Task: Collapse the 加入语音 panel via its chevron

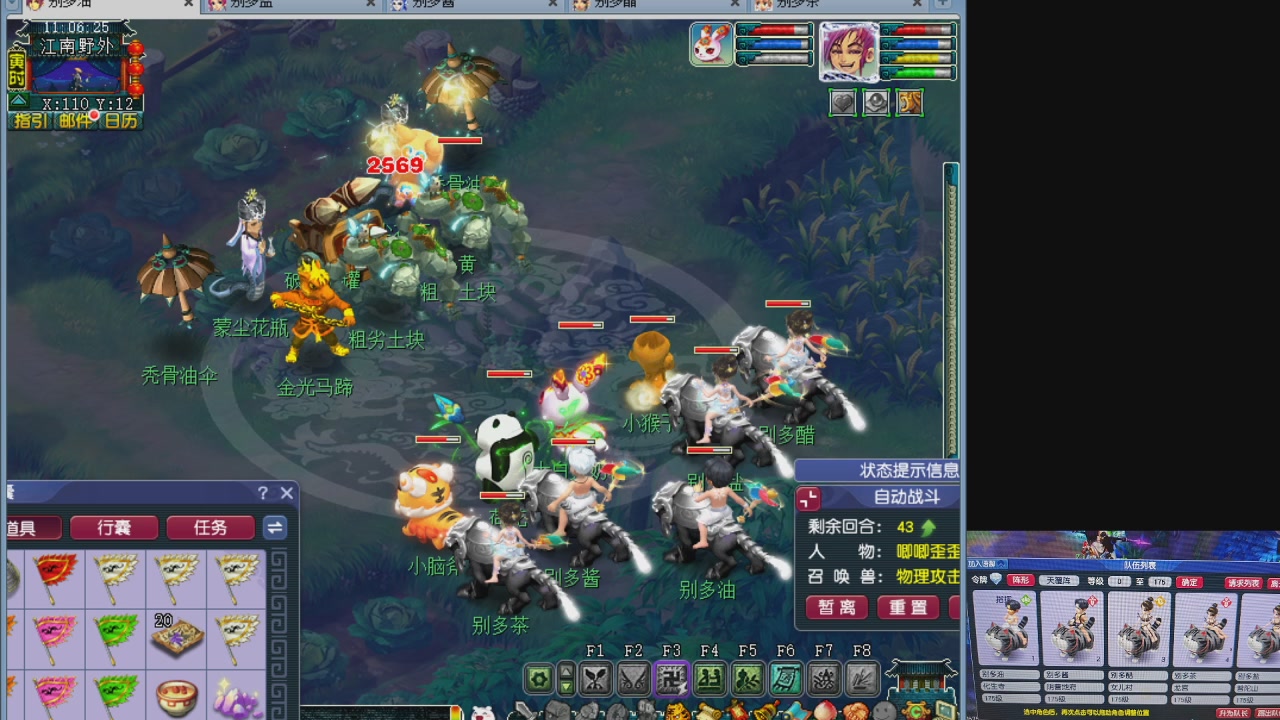Action: (1000, 563)
